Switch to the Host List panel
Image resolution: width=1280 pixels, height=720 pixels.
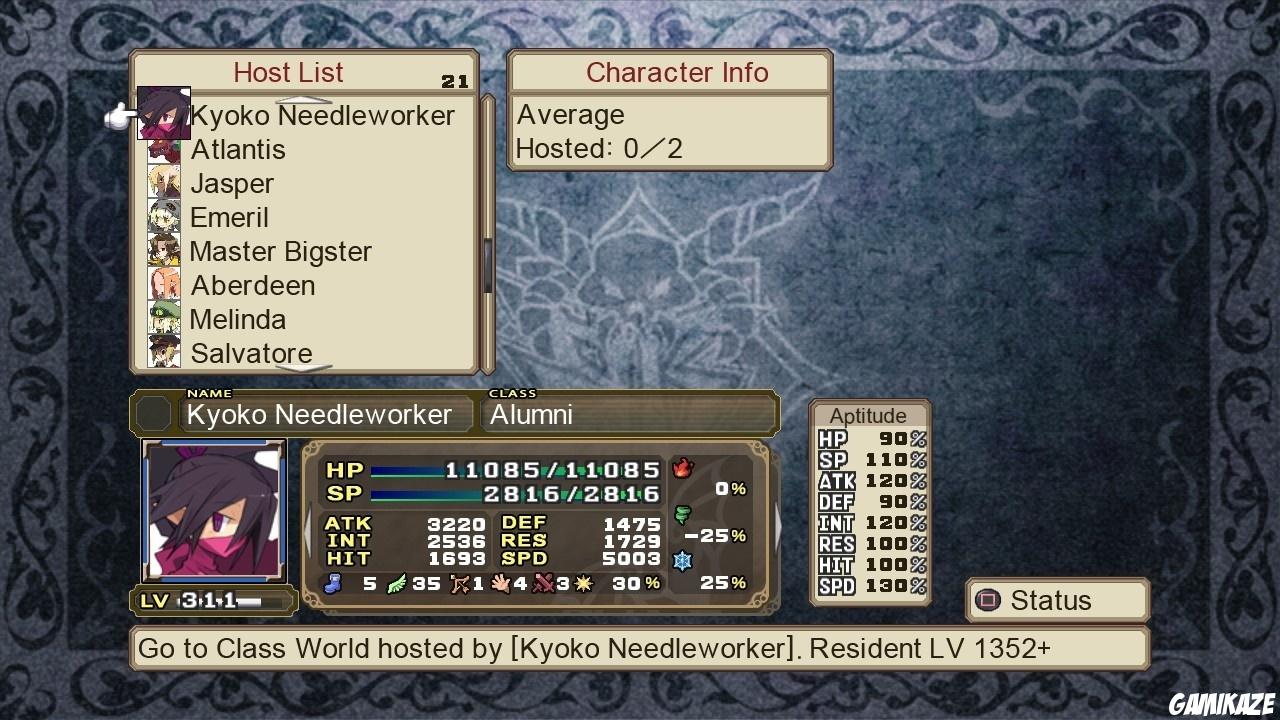(x=288, y=72)
